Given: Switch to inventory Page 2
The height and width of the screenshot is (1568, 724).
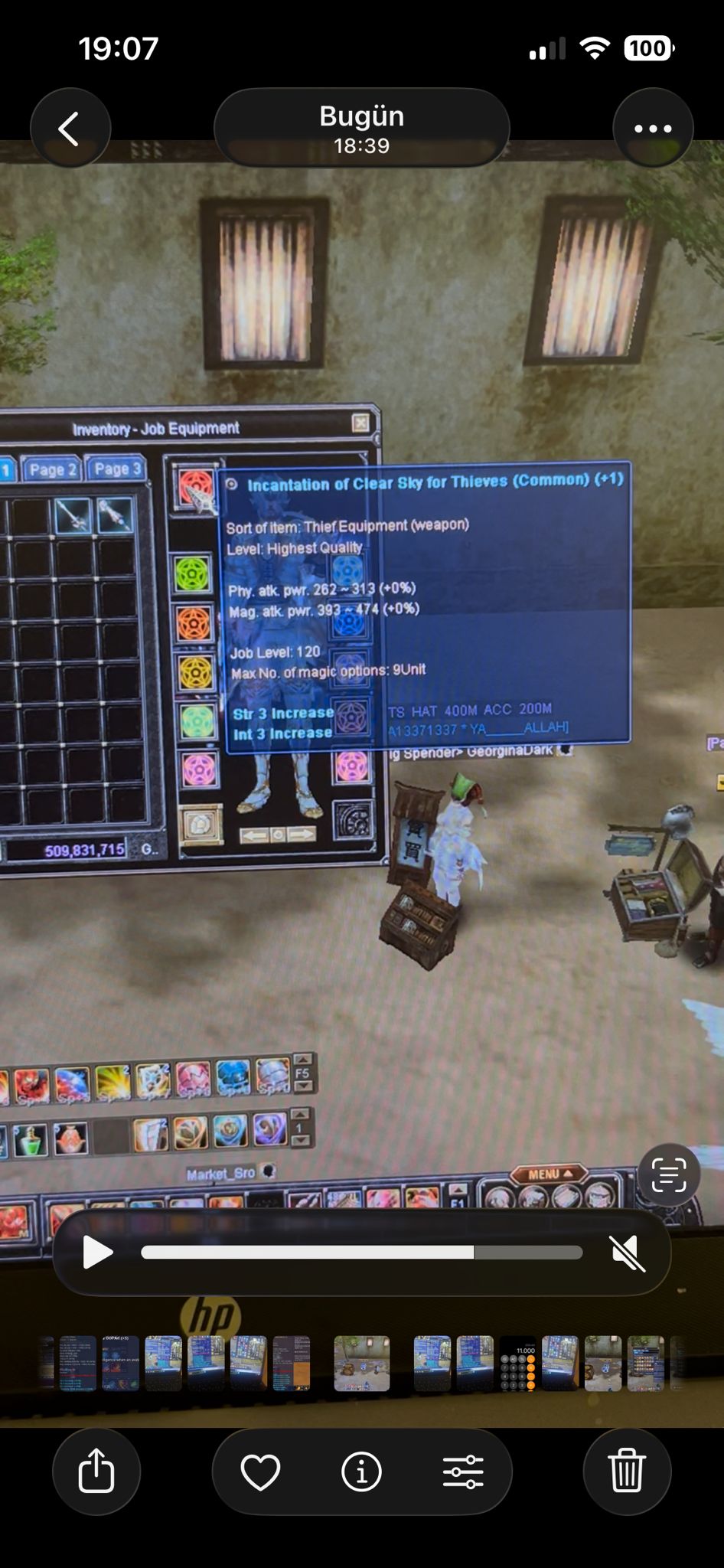Looking at the screenshot, I should click(52, 469).
